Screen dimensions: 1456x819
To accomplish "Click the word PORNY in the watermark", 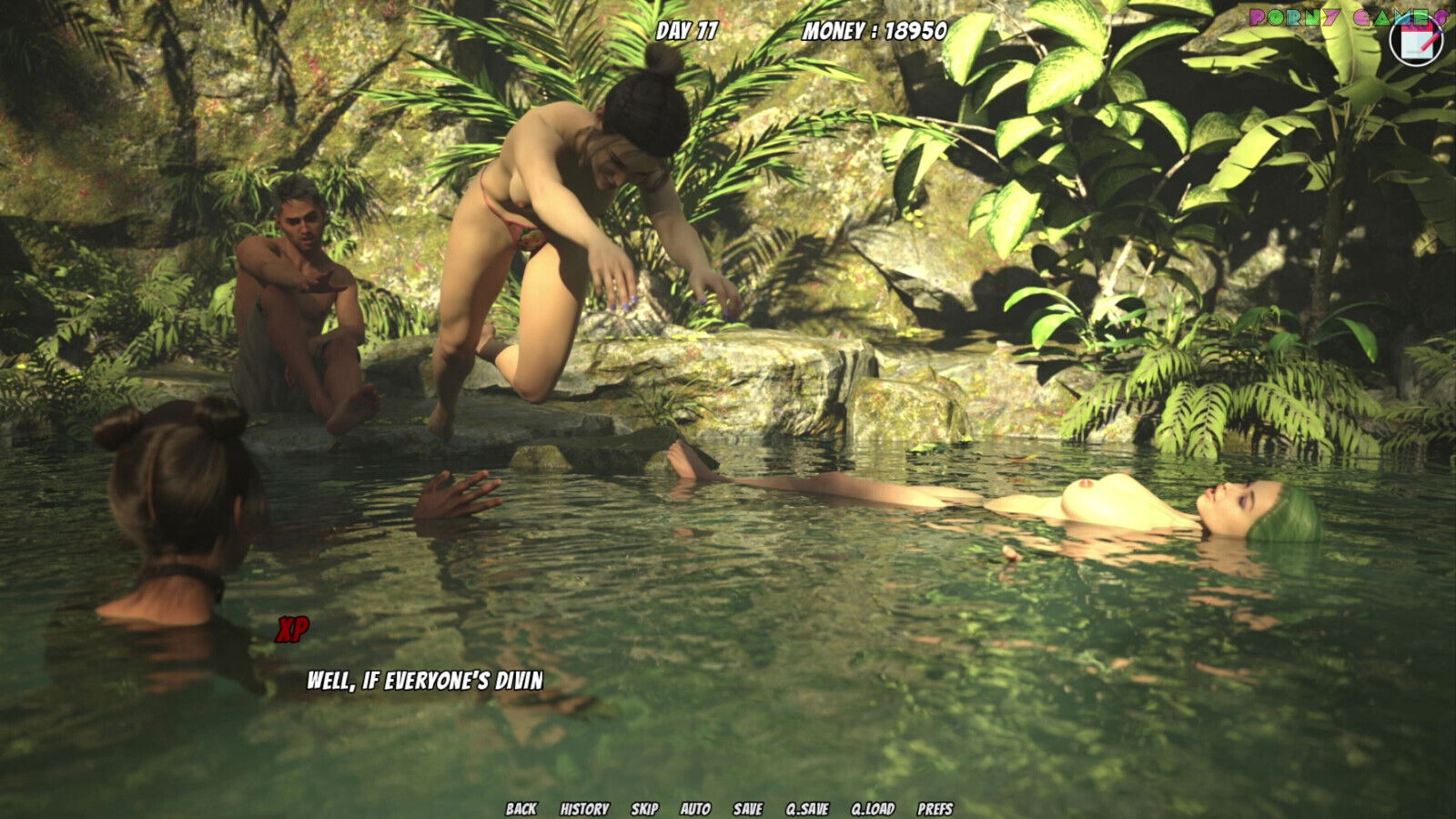I will 1297,15.
